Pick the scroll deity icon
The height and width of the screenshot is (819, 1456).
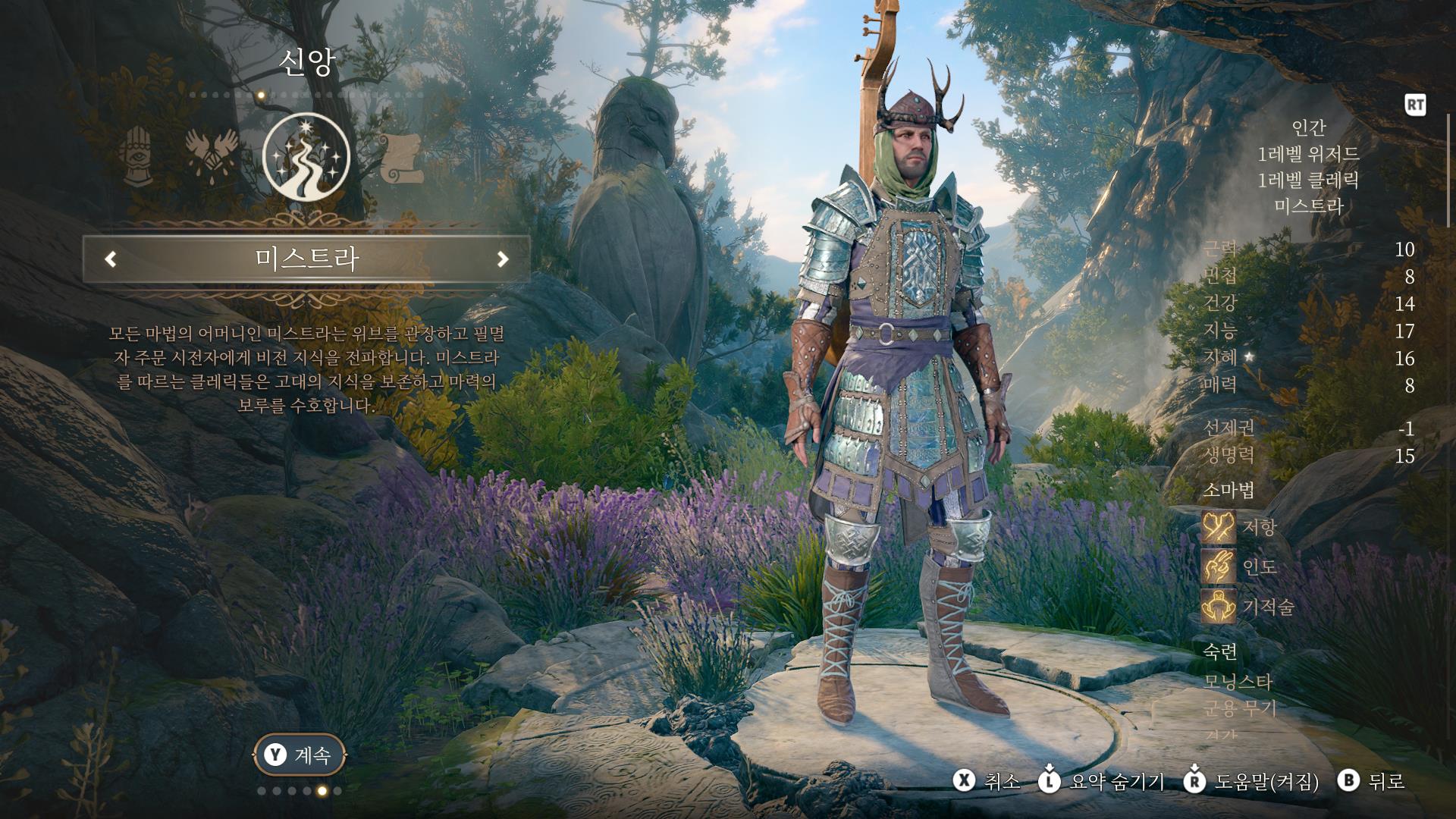400,158
